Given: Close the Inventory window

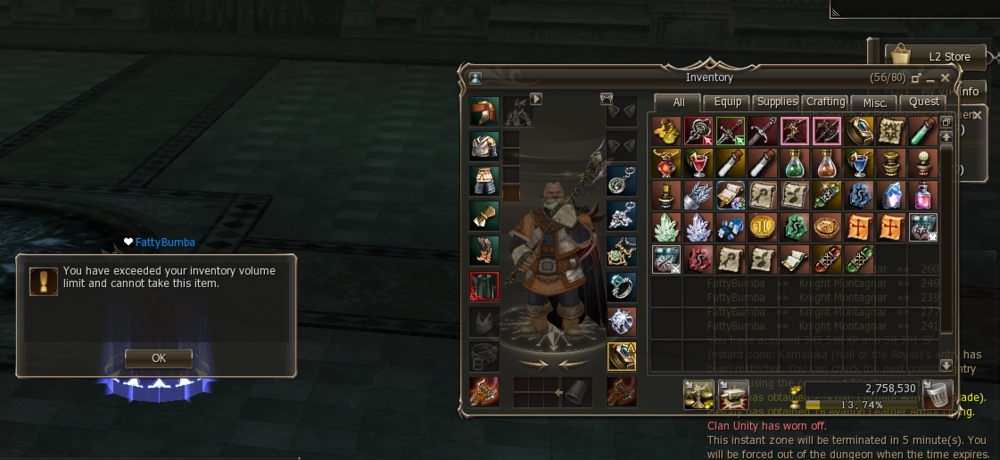Looking at the screenshot, I should [x=945, y=77].
